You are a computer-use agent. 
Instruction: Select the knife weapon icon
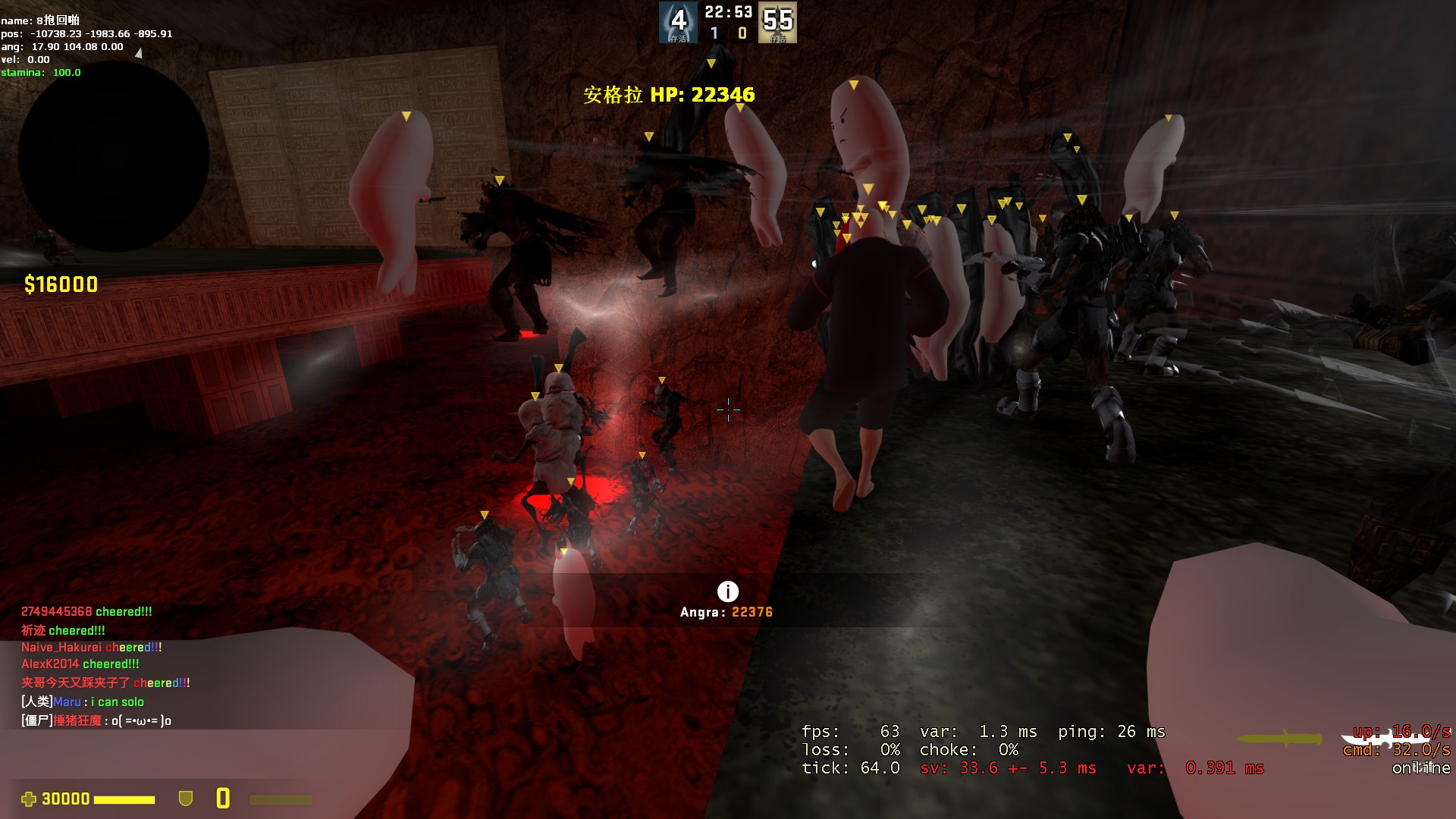click(x=1279, y=739)
